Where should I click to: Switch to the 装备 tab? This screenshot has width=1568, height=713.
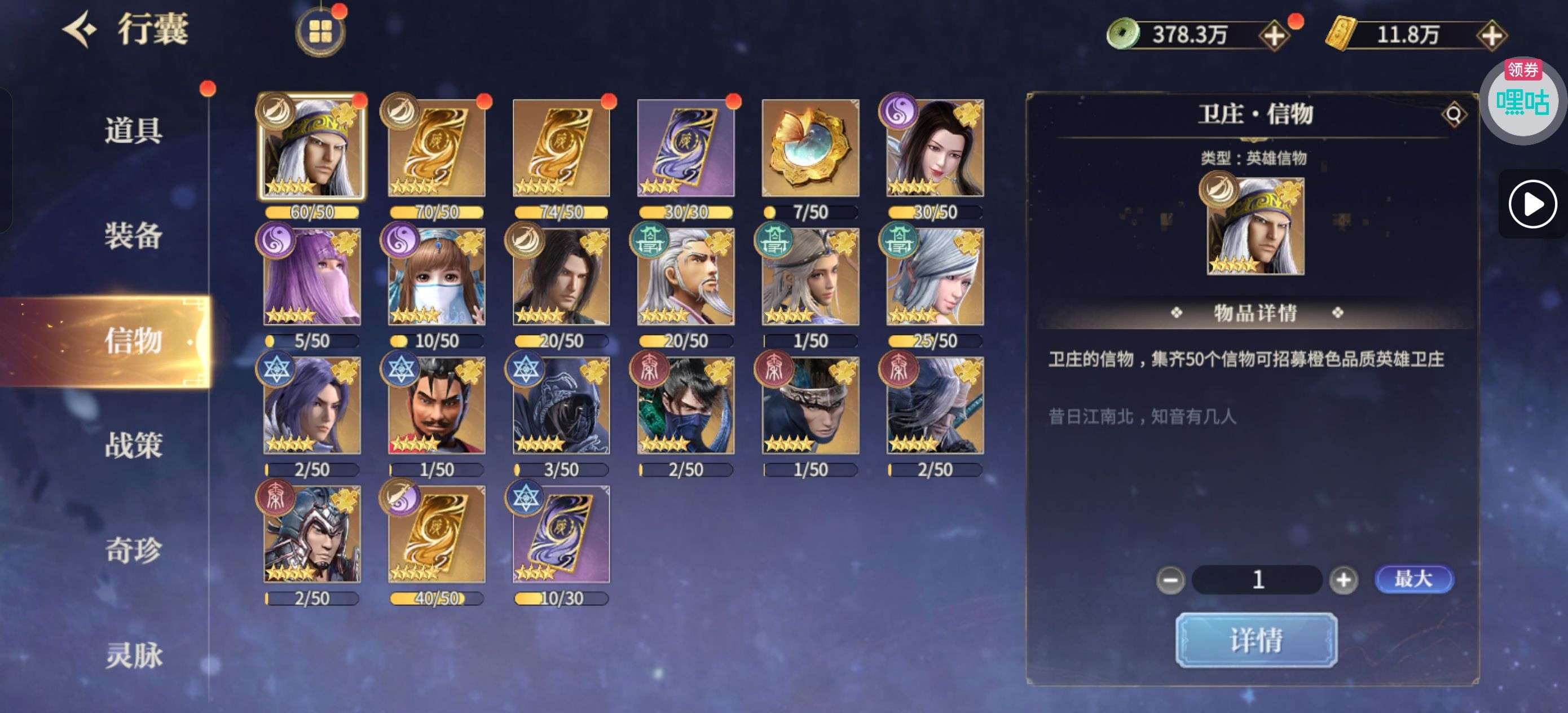[133, 235]
